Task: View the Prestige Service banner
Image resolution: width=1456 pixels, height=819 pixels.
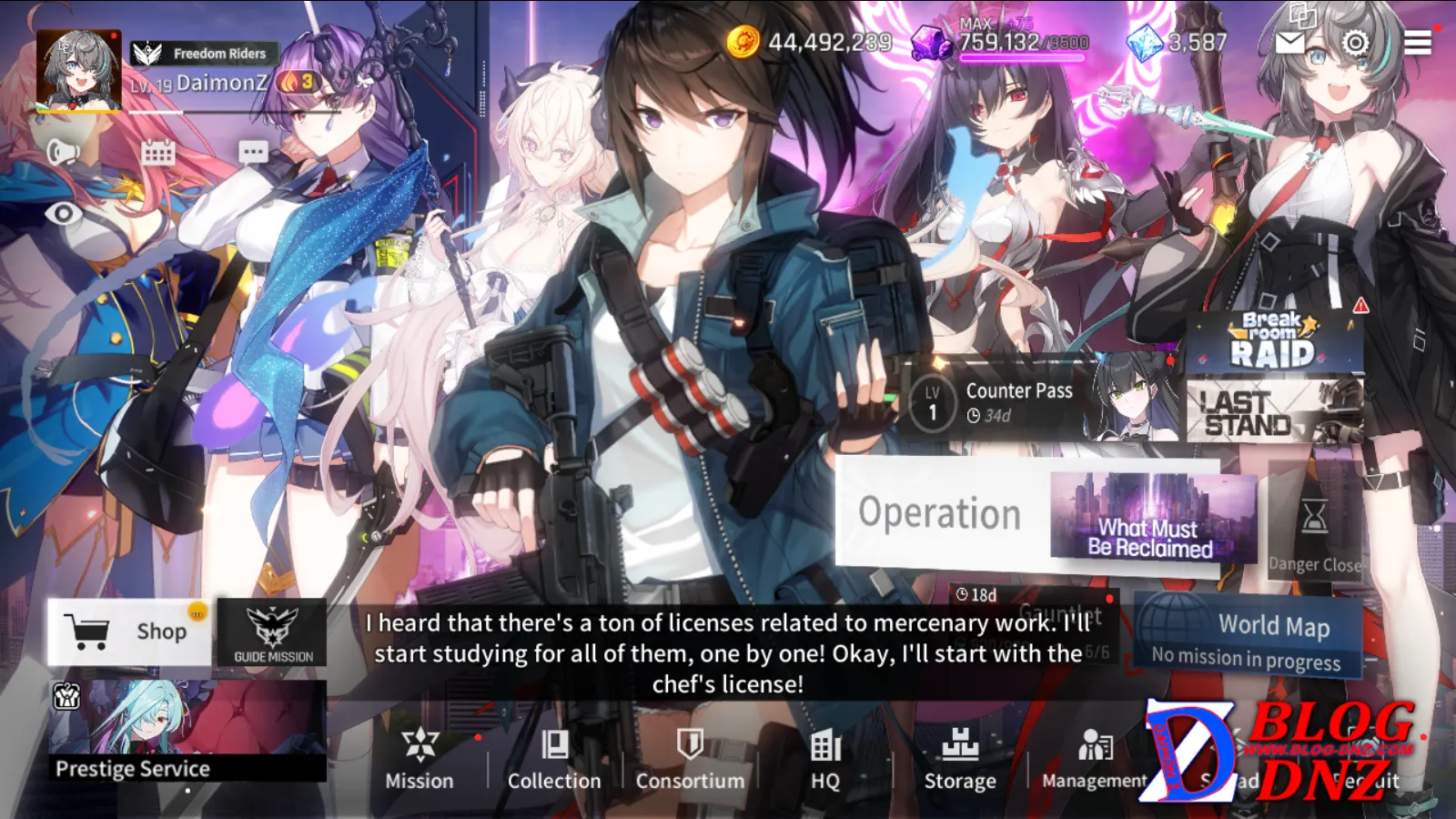Action: (x=187, y=731)
